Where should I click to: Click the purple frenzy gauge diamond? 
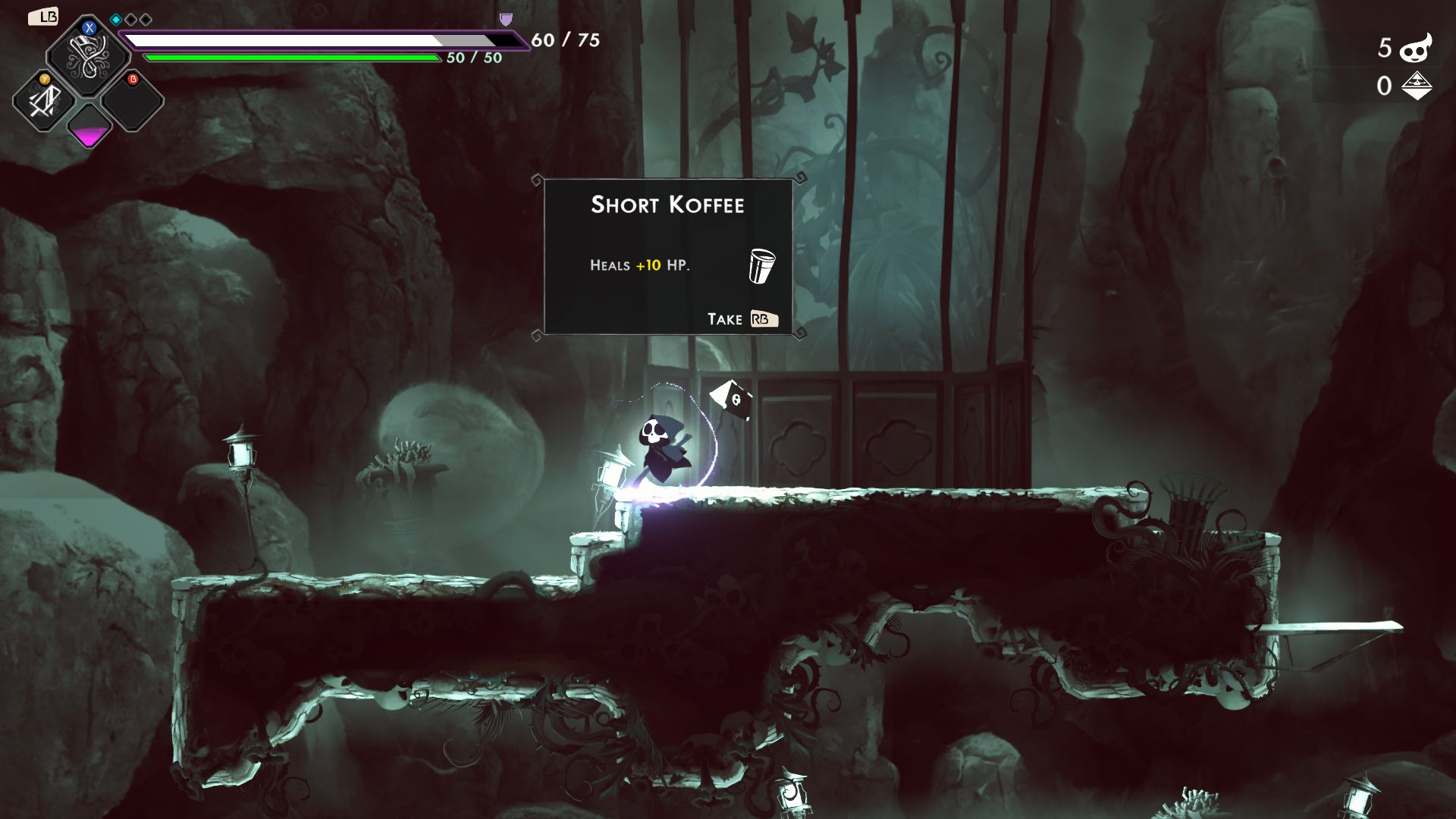[89, 127]
